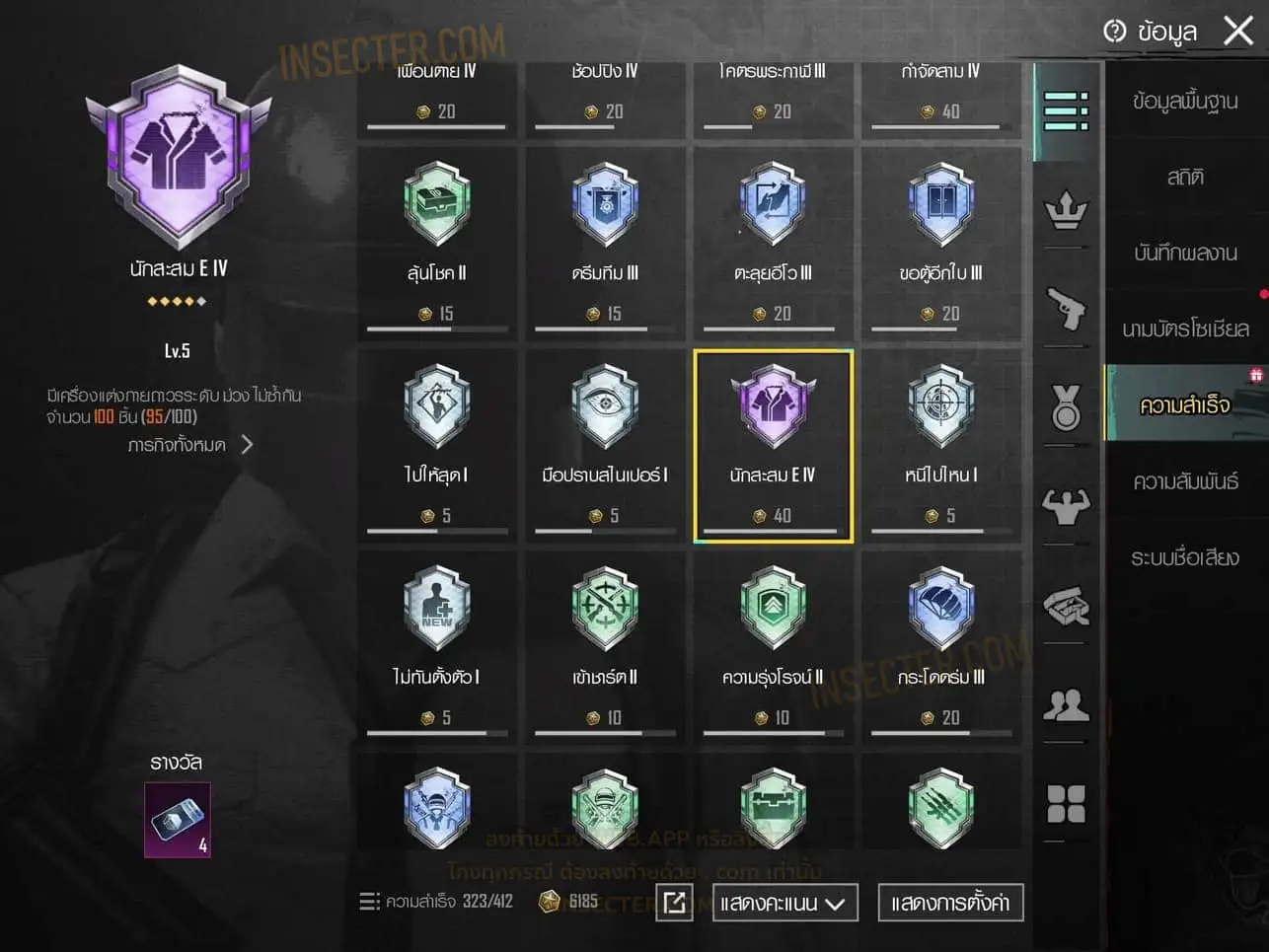1269x952 pixels.
Task: Switch to the สถิติ tab
Action: coord(1184,178)
